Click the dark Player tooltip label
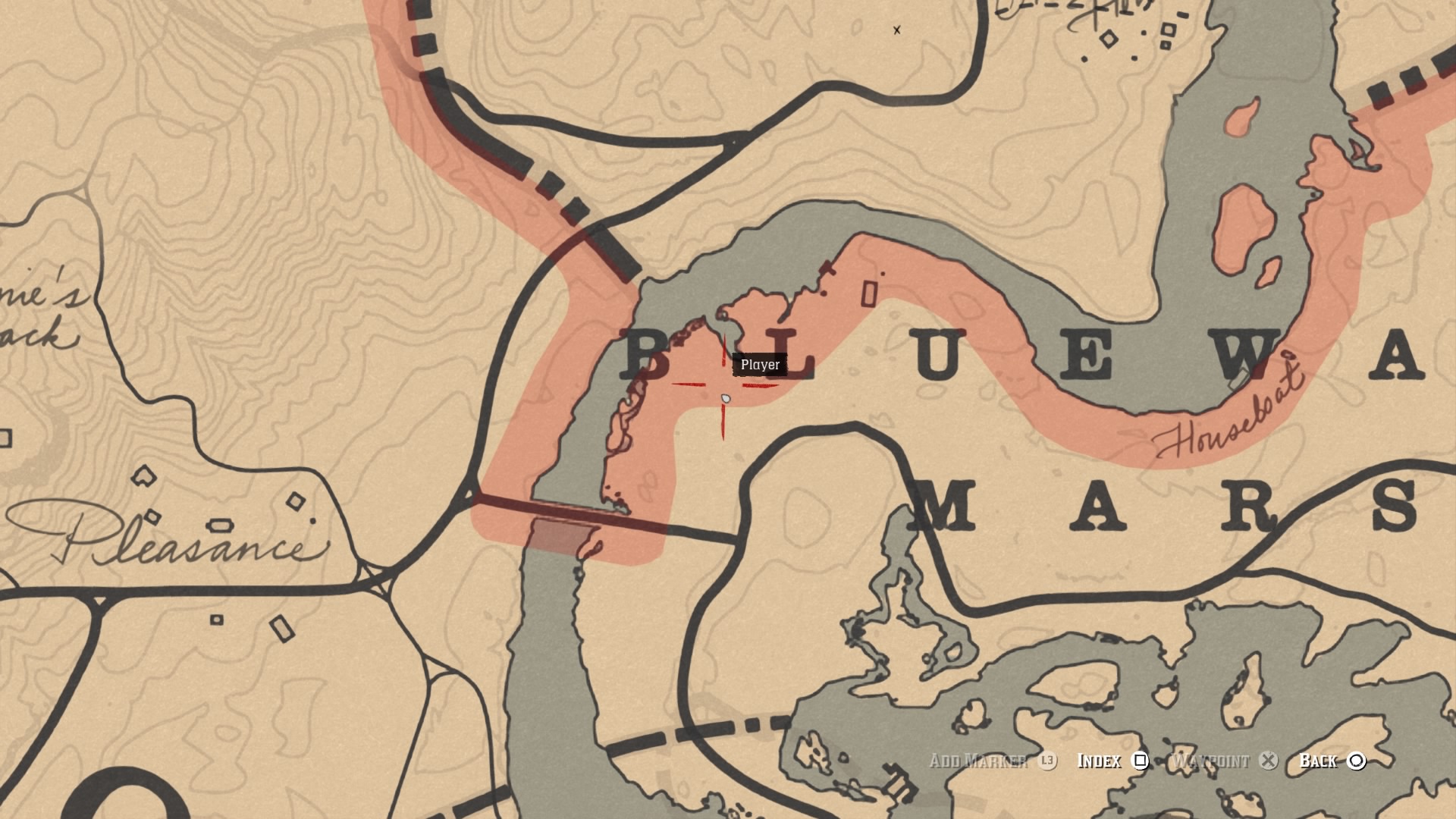The width and height of the screenshot is (1456, 819). [759, 364]
